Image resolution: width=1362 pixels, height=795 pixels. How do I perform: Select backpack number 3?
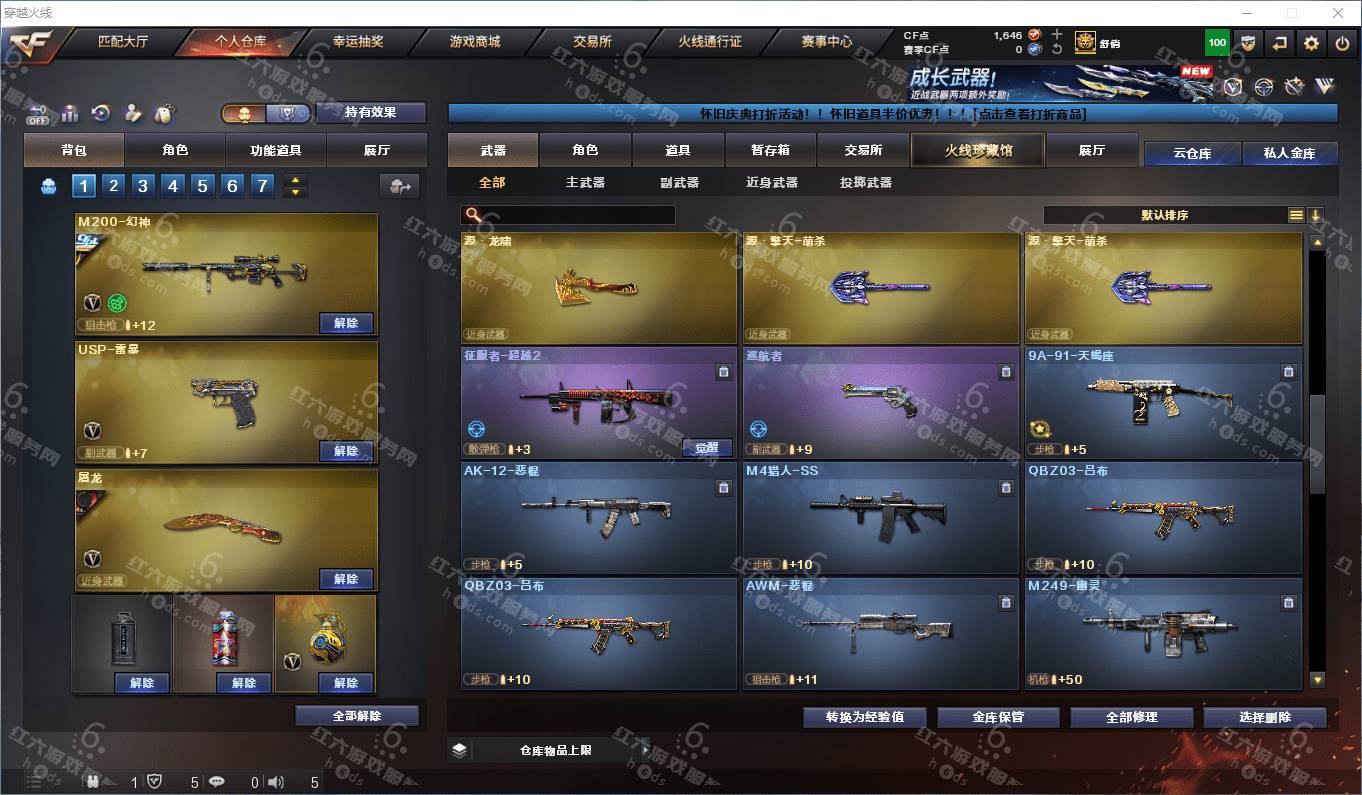143,186
